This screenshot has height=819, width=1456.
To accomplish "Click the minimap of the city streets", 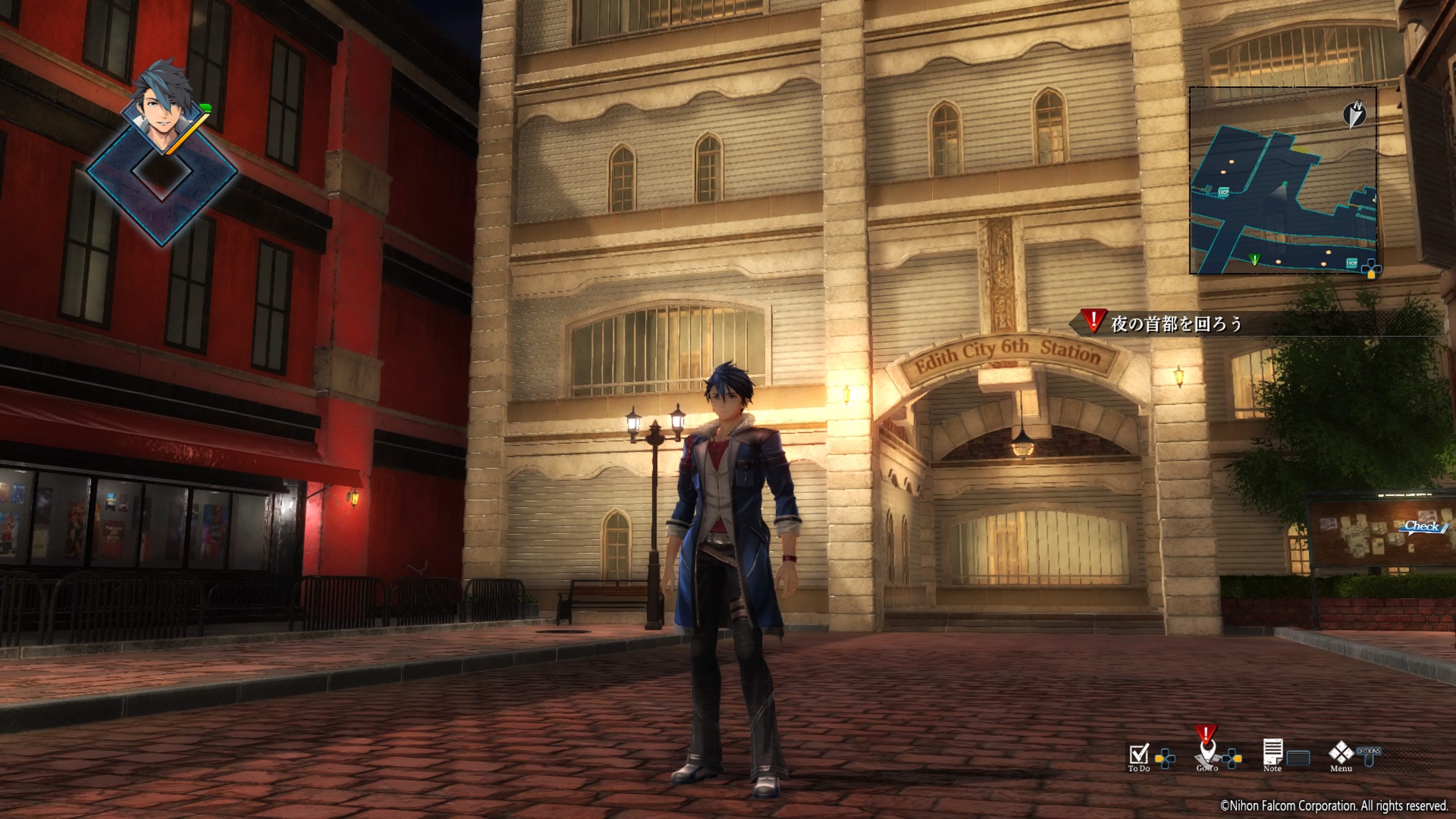I will (1283, 181).
